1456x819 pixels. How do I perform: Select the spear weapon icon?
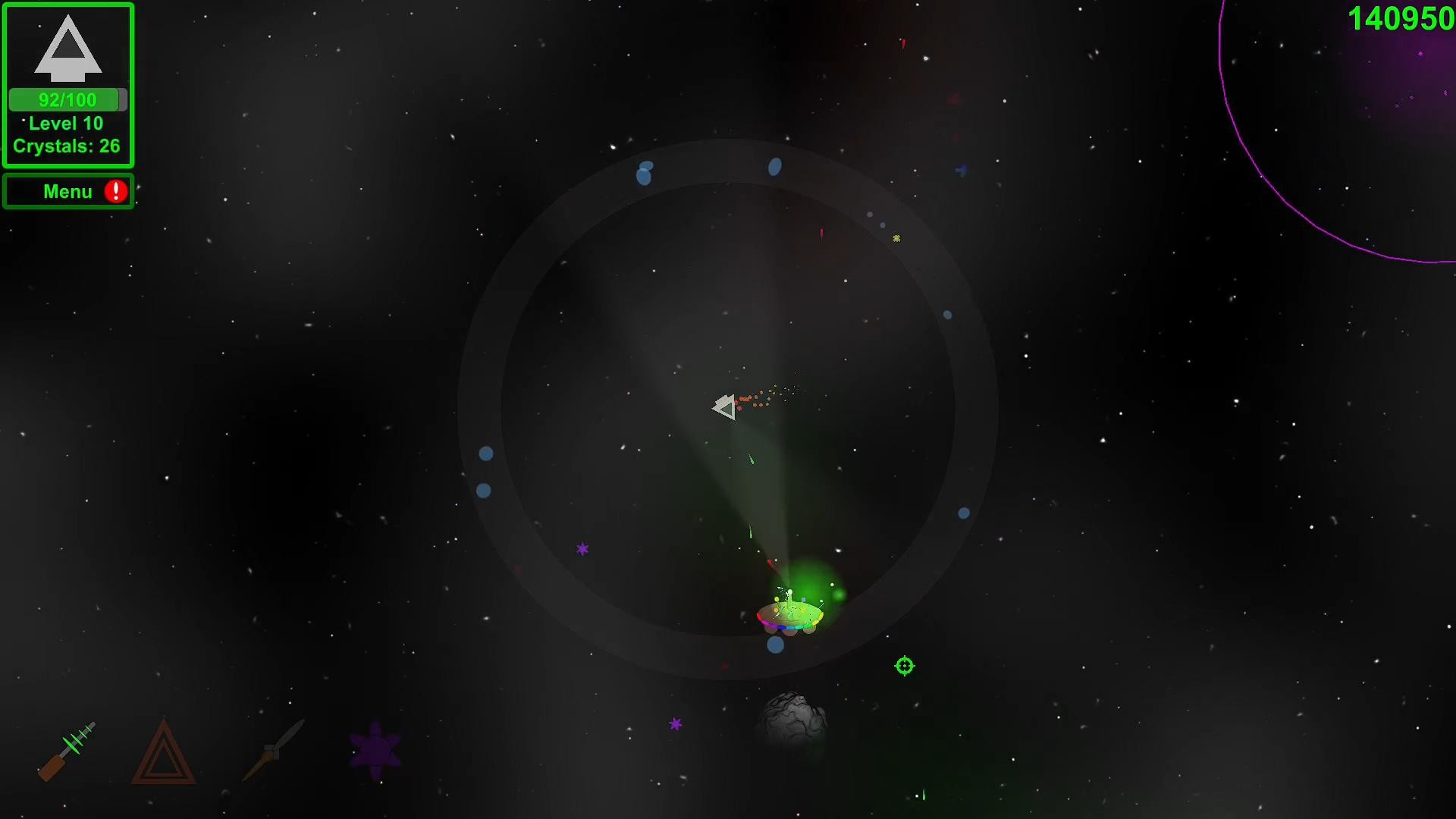(273, 751)
